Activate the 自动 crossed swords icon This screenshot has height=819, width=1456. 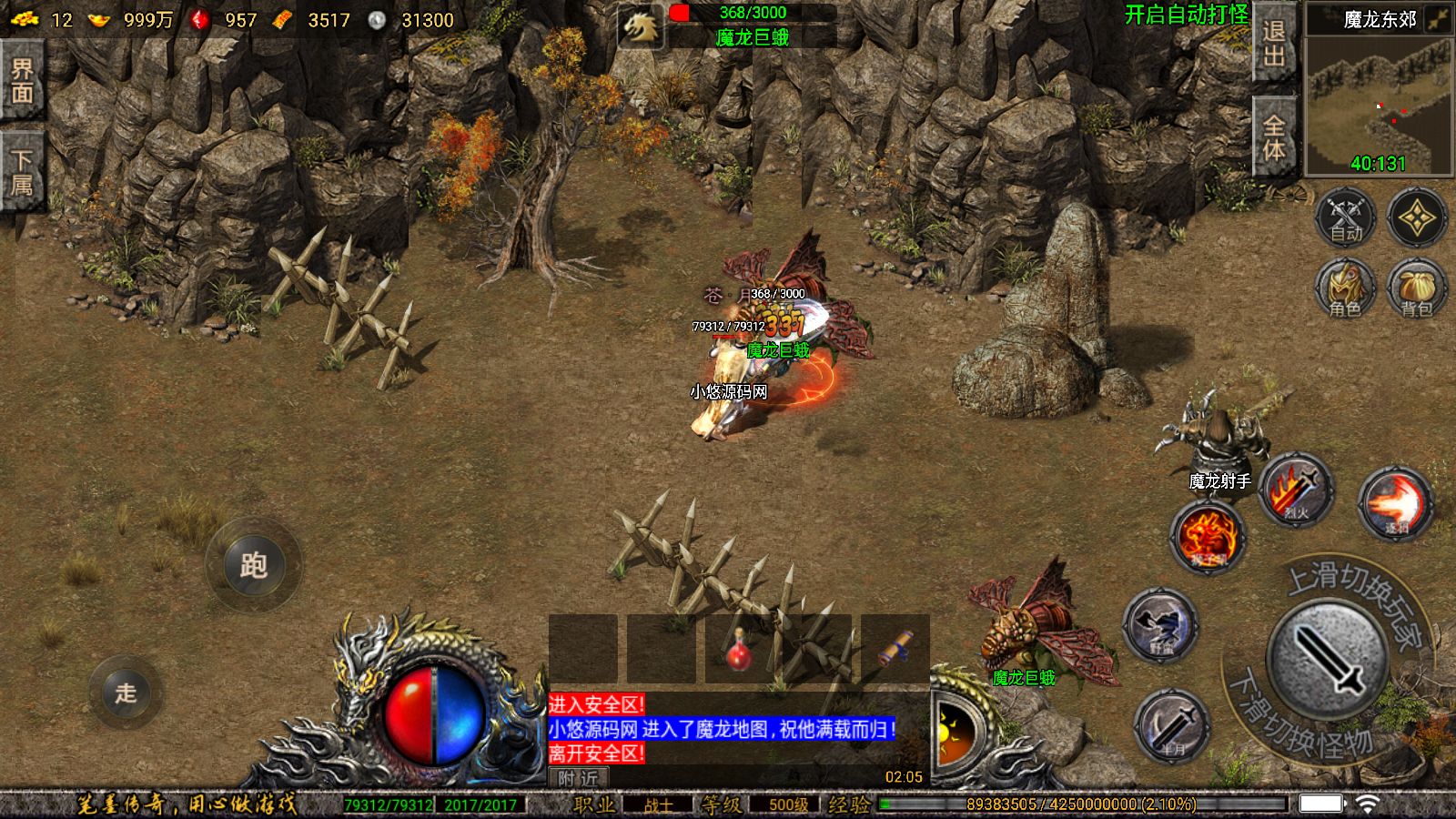click(1346, 218)
